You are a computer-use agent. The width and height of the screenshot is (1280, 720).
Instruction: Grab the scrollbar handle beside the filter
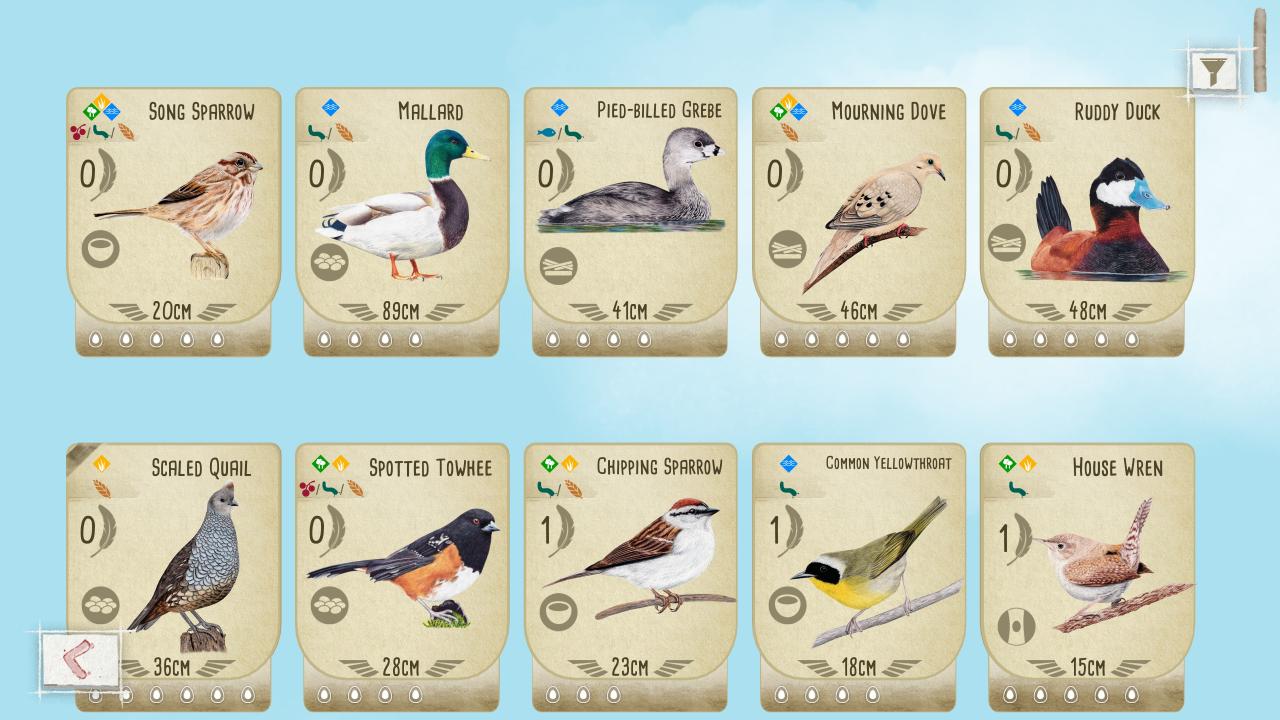[x=1259, y=50]
